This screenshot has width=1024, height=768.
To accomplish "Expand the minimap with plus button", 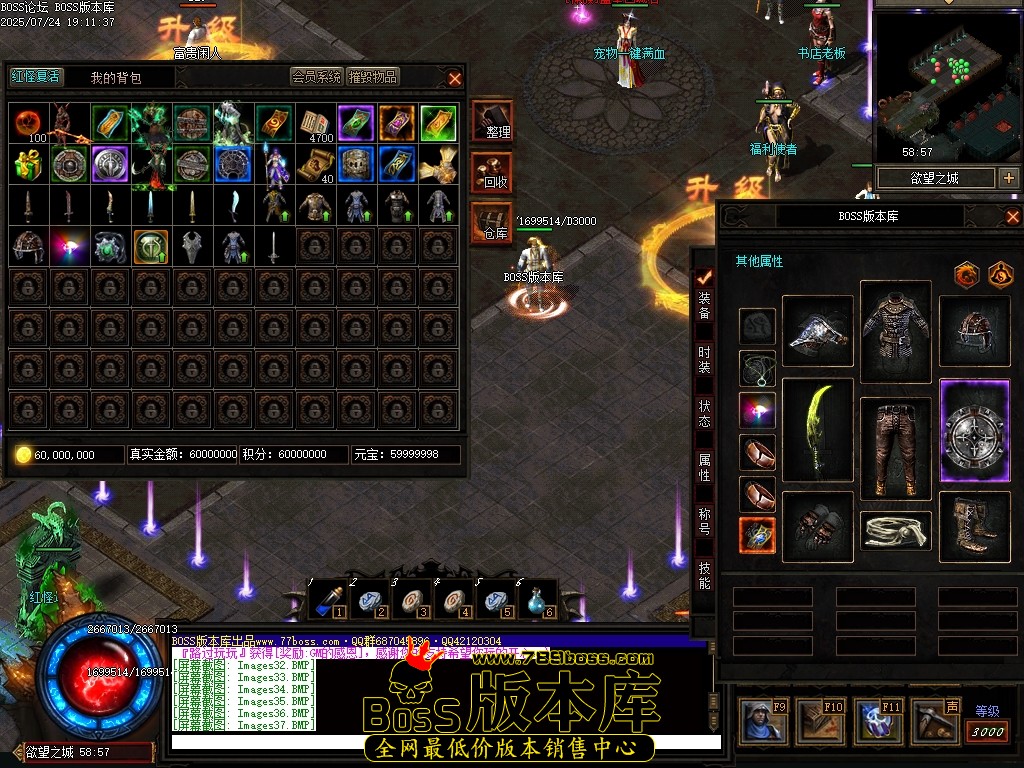I will tap(1008, 178).
